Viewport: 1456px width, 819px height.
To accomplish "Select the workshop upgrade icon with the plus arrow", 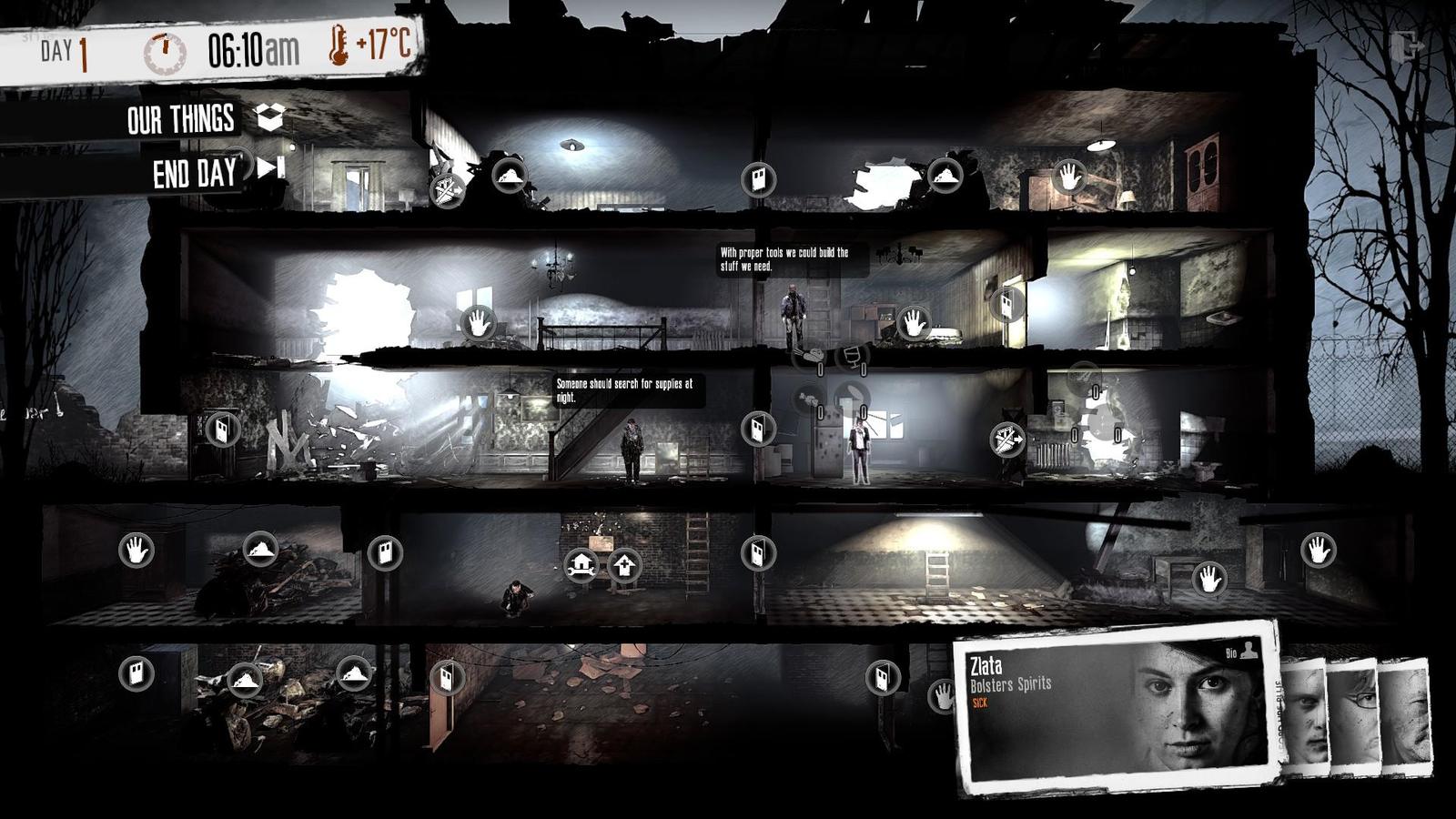I will click(x=625, y=566).
